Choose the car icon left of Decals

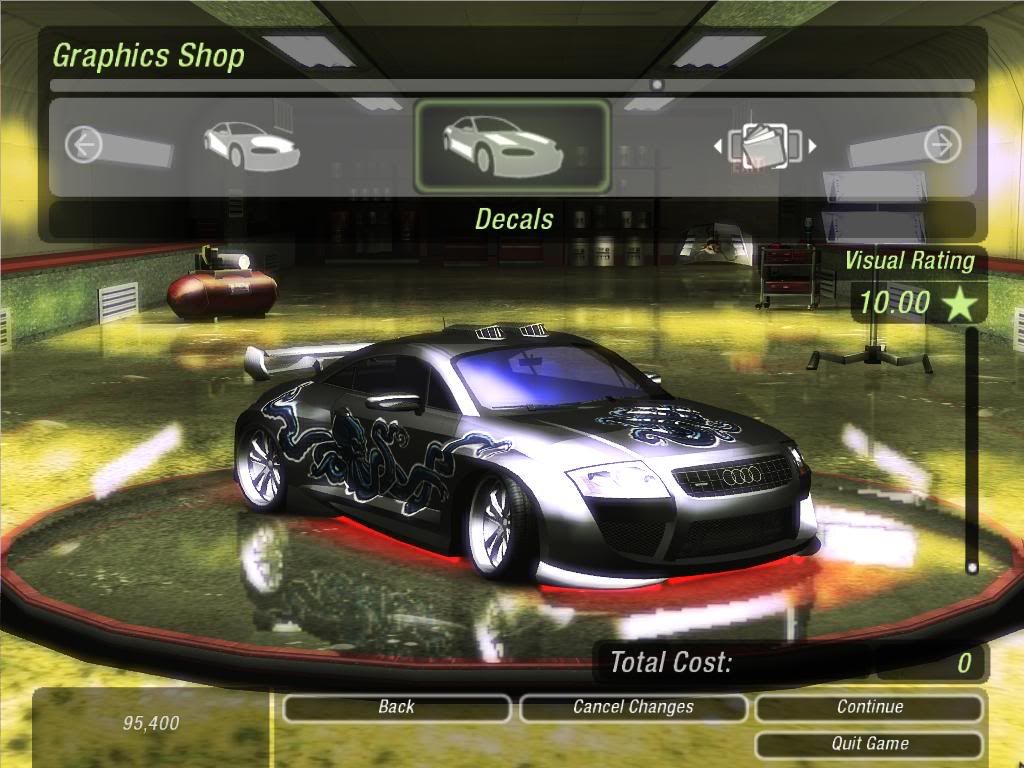click(x=250, y=146)
